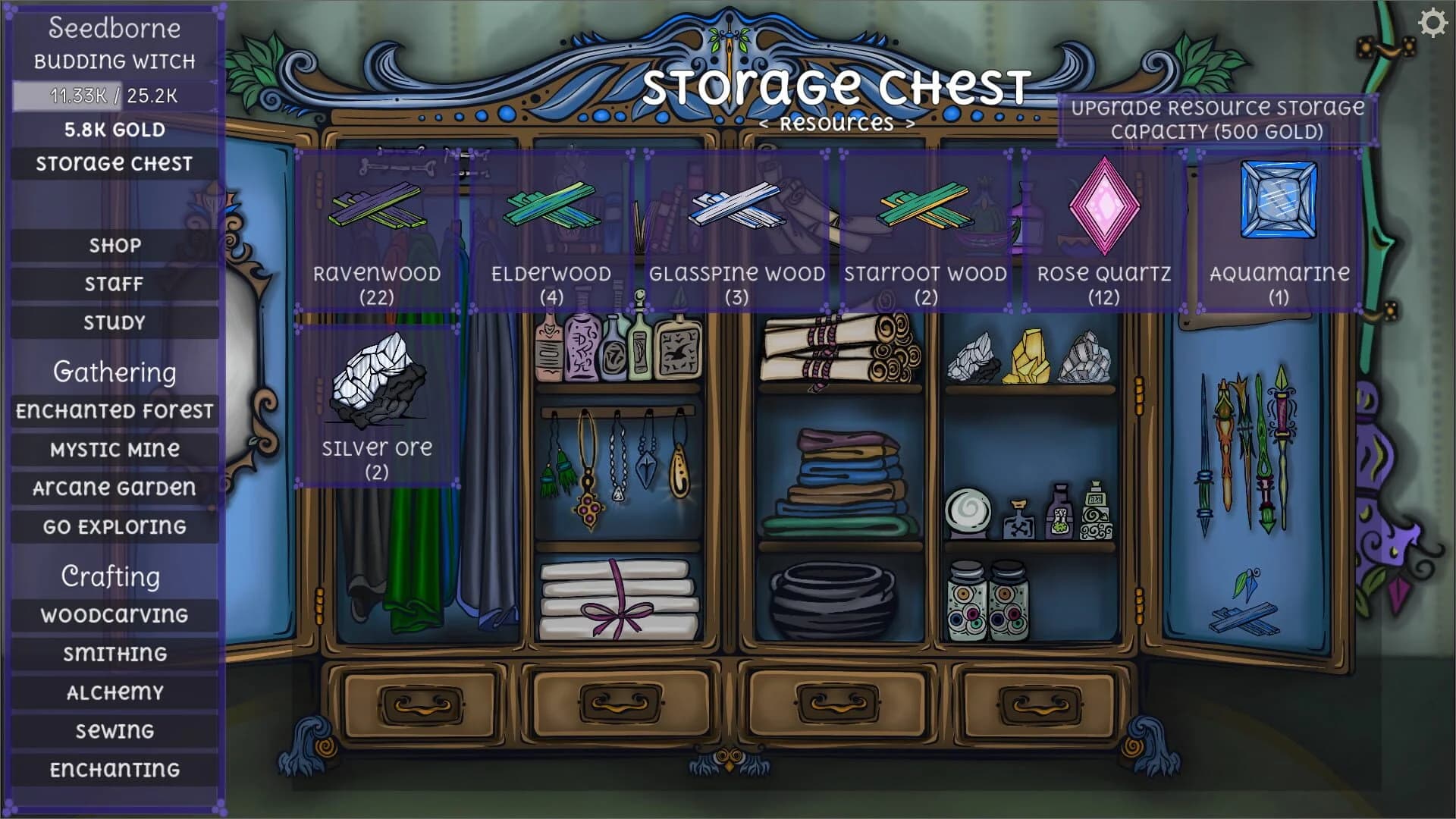Visit the Enchanted Forest
Screen dimensions: 1456x819
tap(114, 410)
